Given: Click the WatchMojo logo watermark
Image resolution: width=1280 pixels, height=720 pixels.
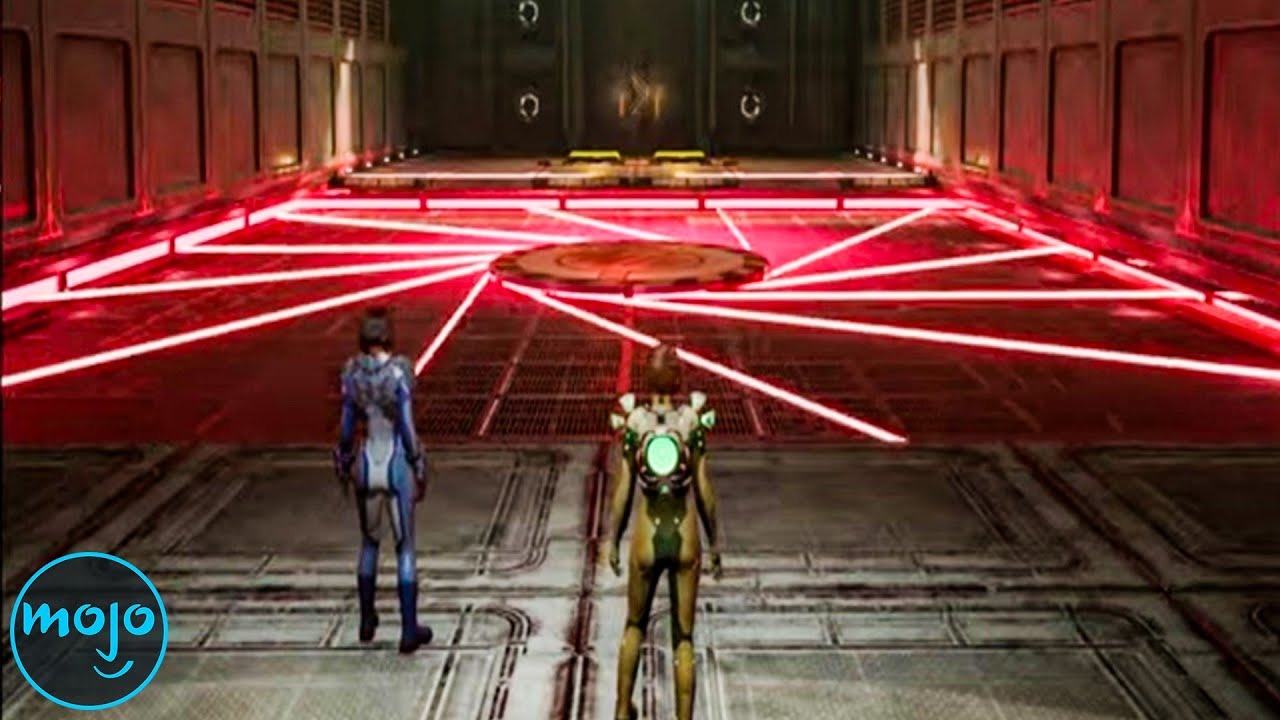Looking at the screenshot, I should [x=88, y=631].
